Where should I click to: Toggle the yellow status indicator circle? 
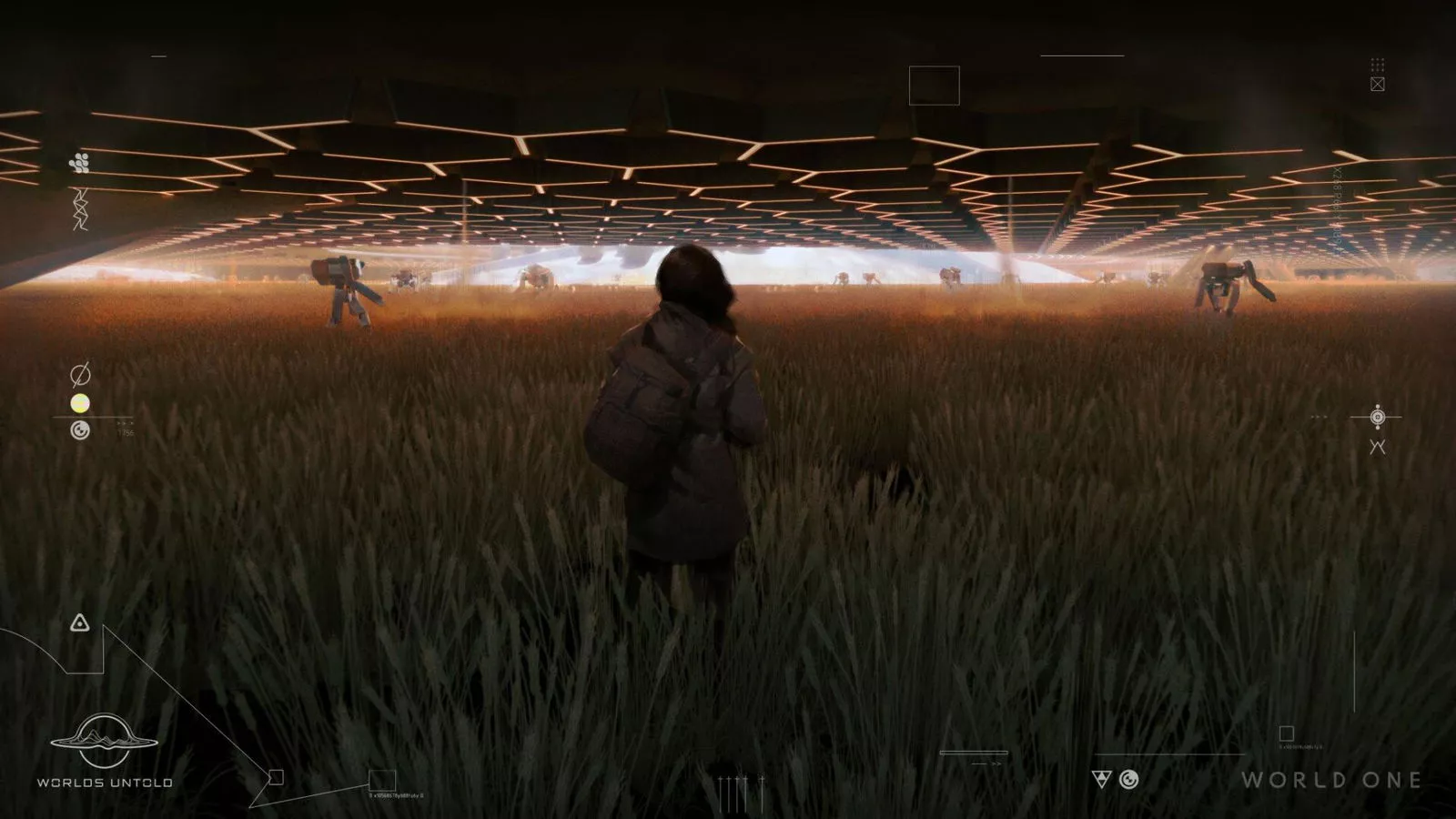click(80, 405)
